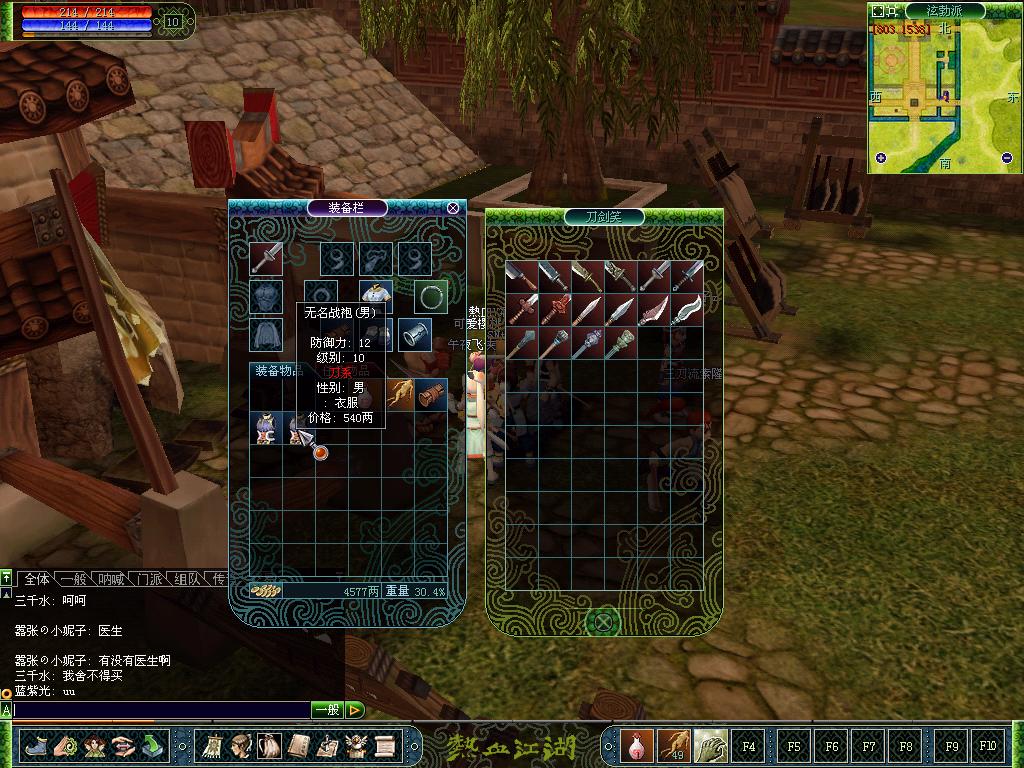This screenshot has width=1024, height=768.
Task: Select the equipped ring slot
Action: tap(431, 296)
